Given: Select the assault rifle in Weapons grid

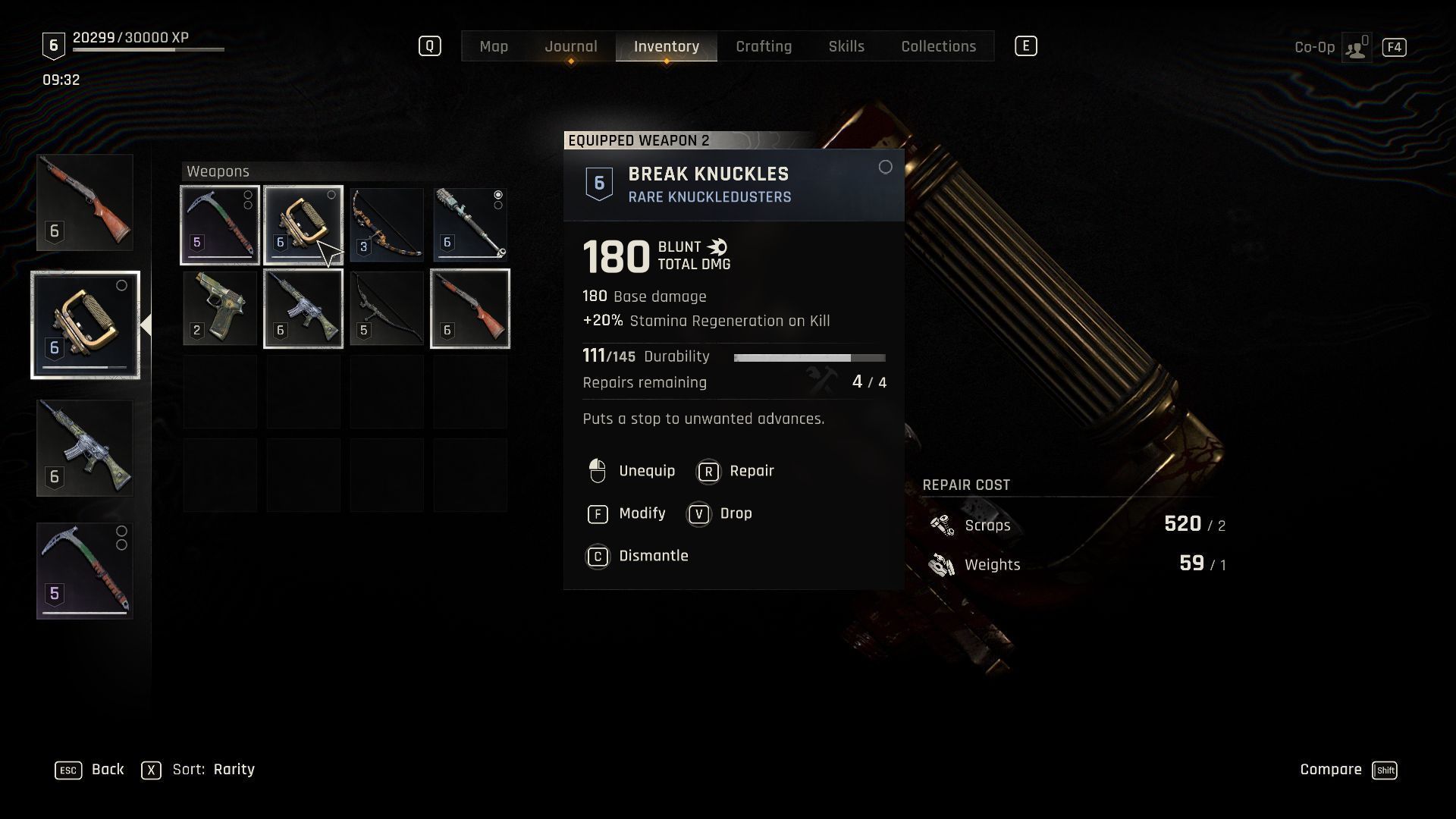Looking at the screenshot, I should coord(303,309).
